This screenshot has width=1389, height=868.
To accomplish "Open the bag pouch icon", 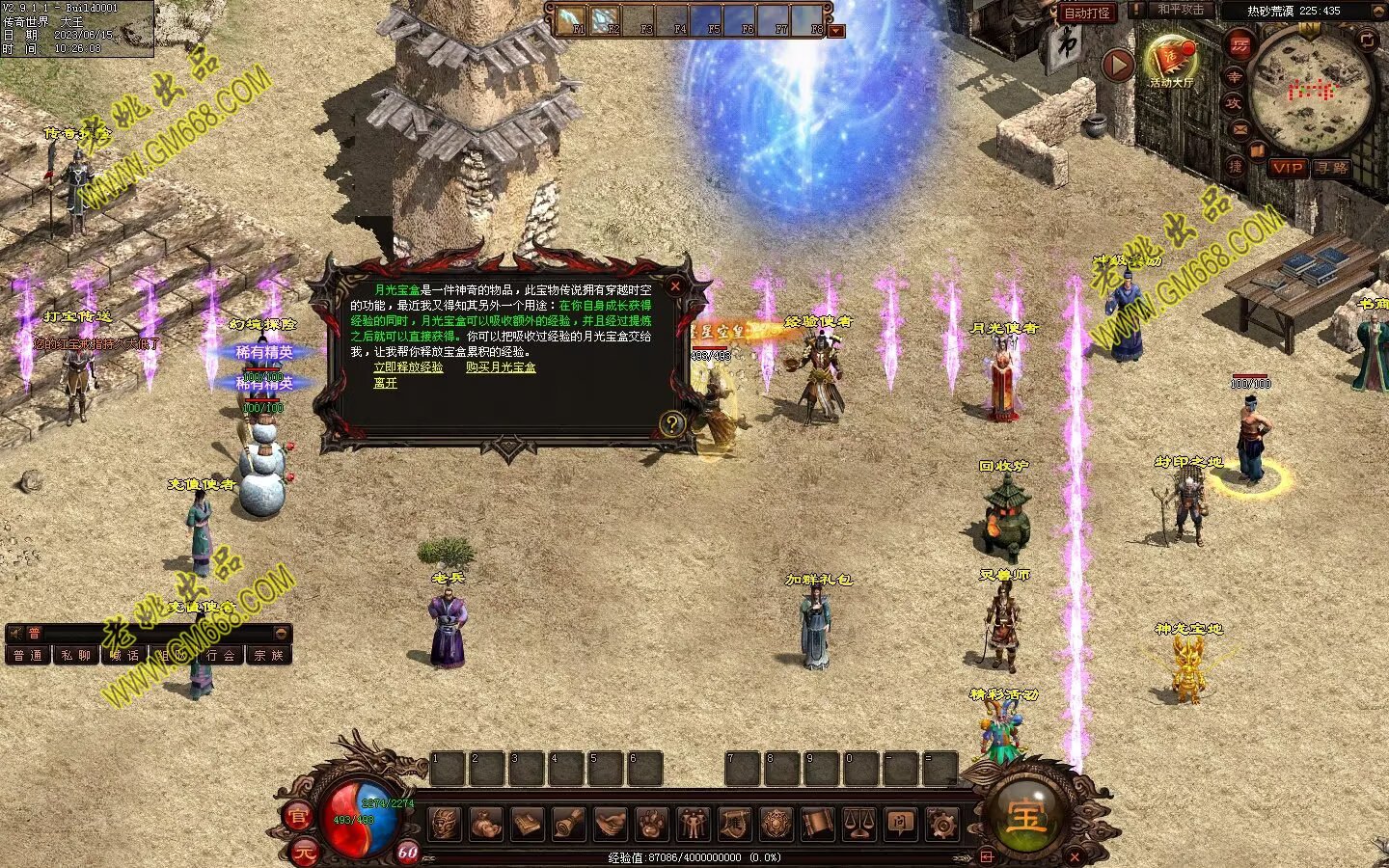I will click(x=486, y=825).
